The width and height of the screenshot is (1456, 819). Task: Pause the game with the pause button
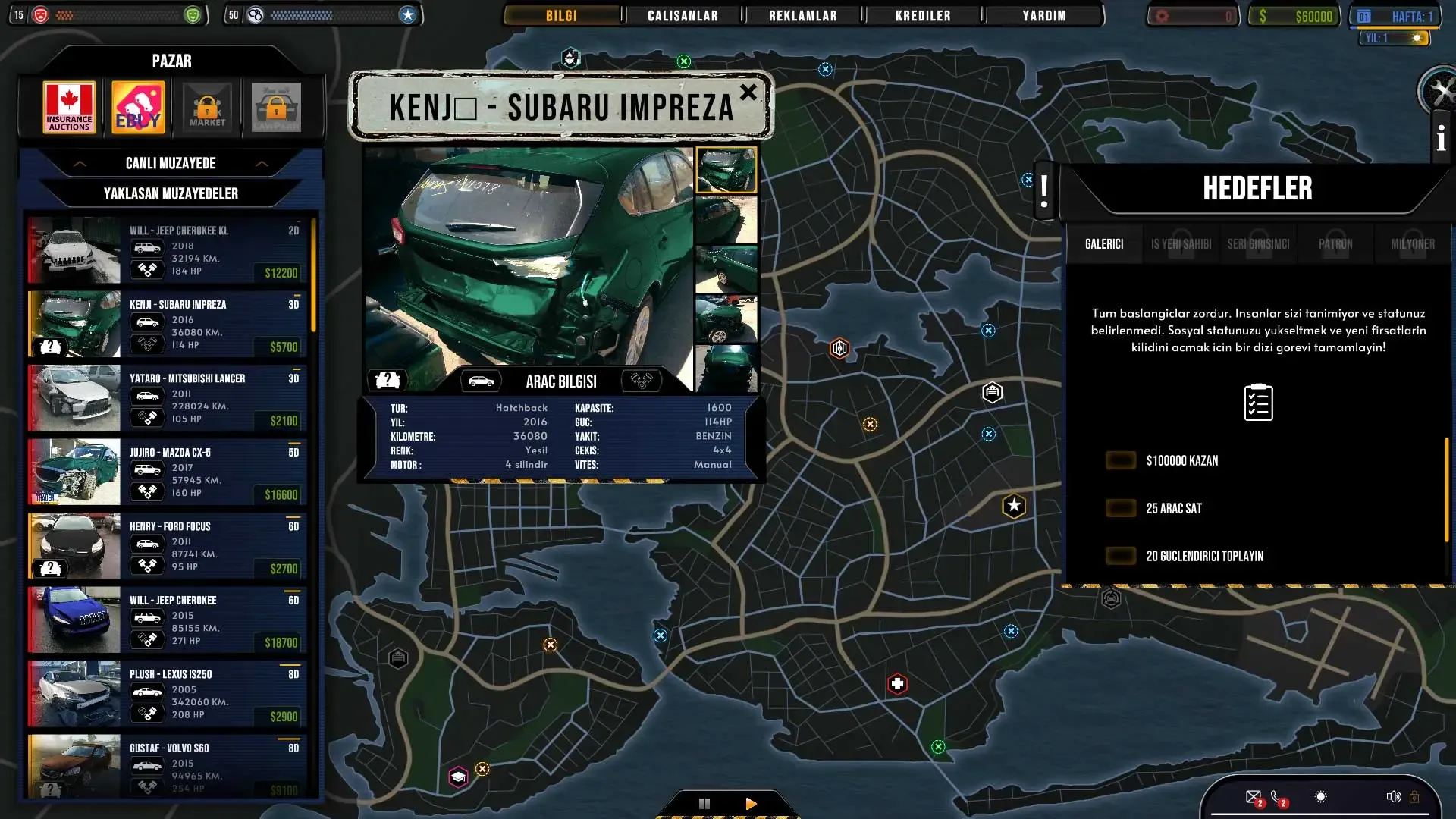coord(704,804)
